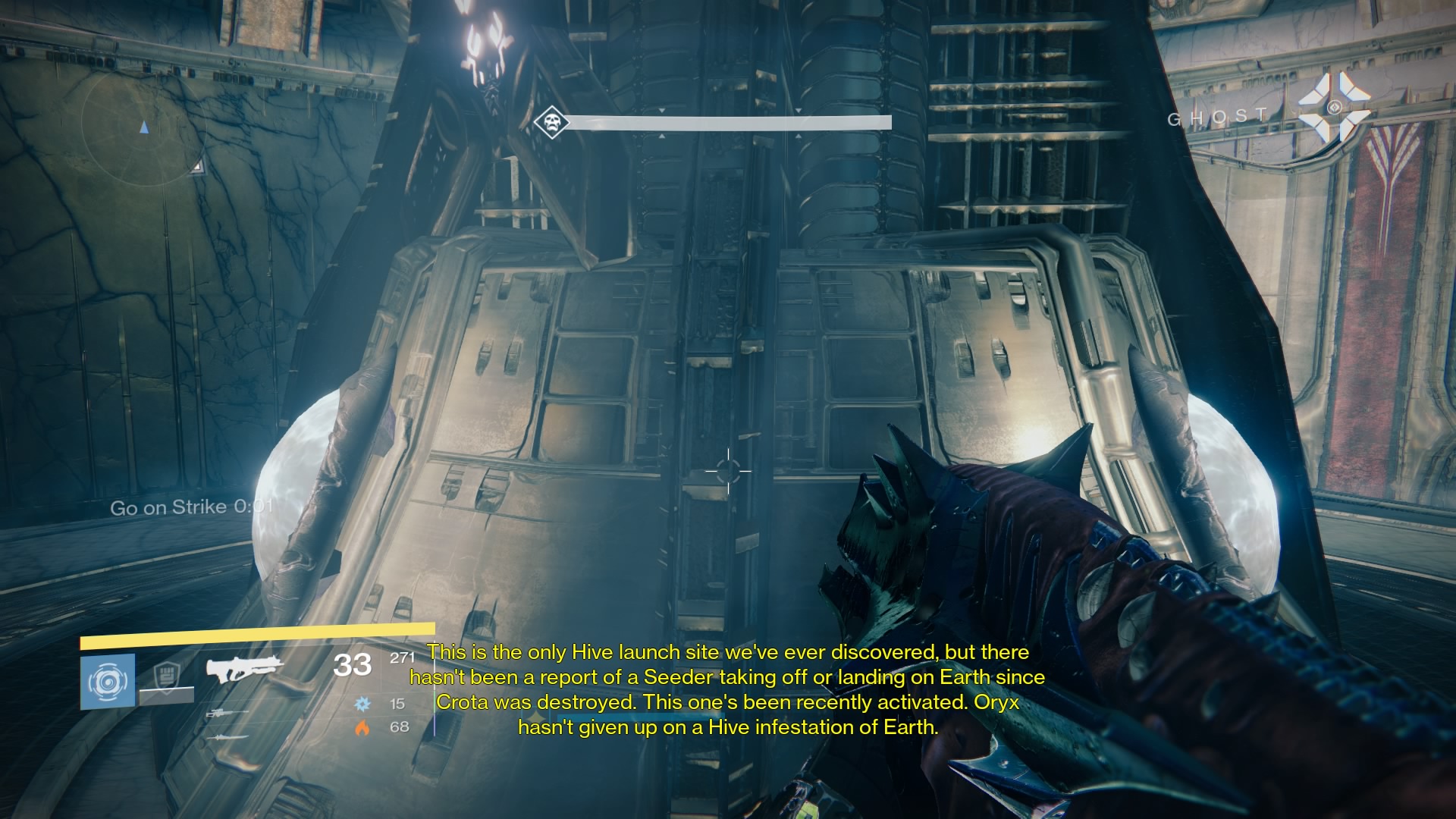Viewport: 1456px width, 819px height.
Task: Select the Ghost icon
Action: pyautogui.click(x=1334, y=108)
